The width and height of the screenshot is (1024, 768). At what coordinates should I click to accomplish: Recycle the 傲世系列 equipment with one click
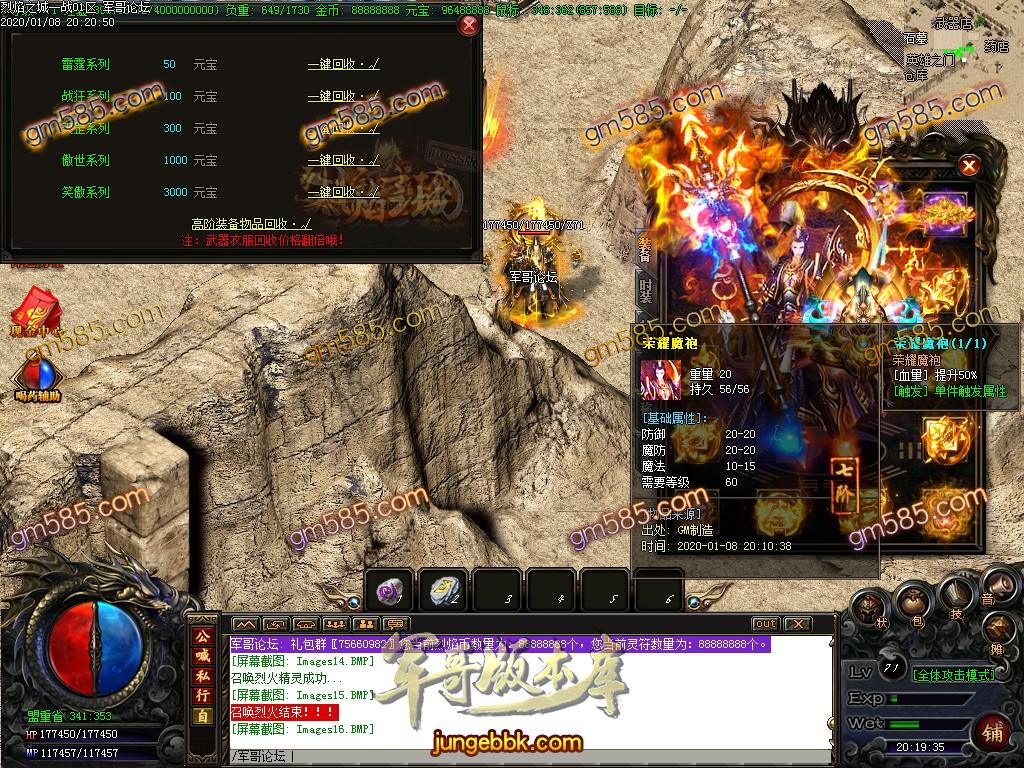[343, 160]
